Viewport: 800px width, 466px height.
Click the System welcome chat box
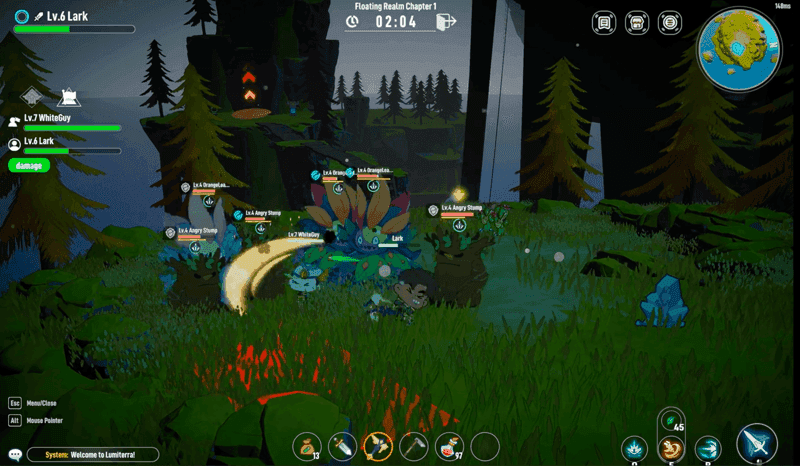[93, 455]
